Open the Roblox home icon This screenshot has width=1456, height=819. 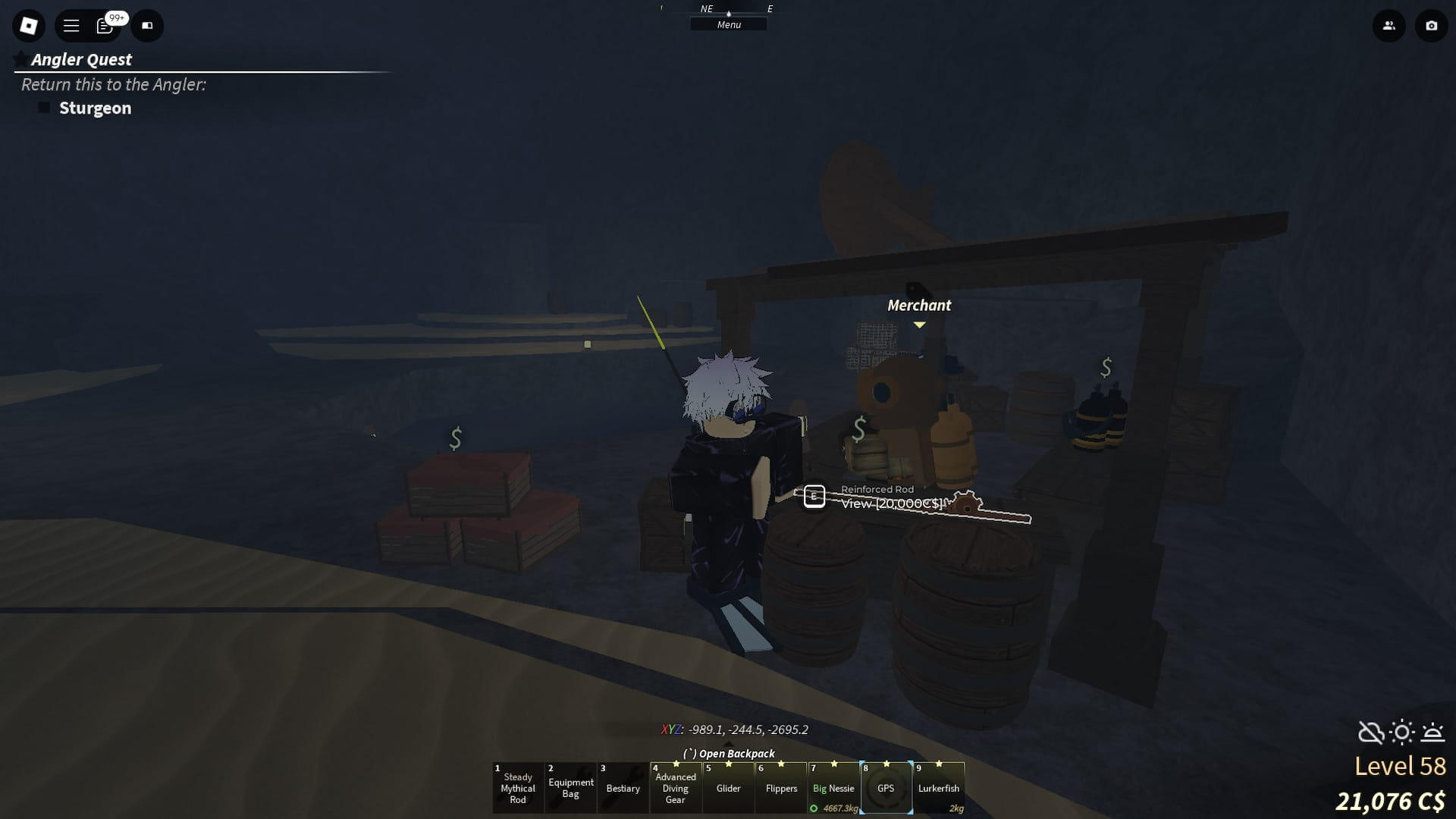[28, 25]
